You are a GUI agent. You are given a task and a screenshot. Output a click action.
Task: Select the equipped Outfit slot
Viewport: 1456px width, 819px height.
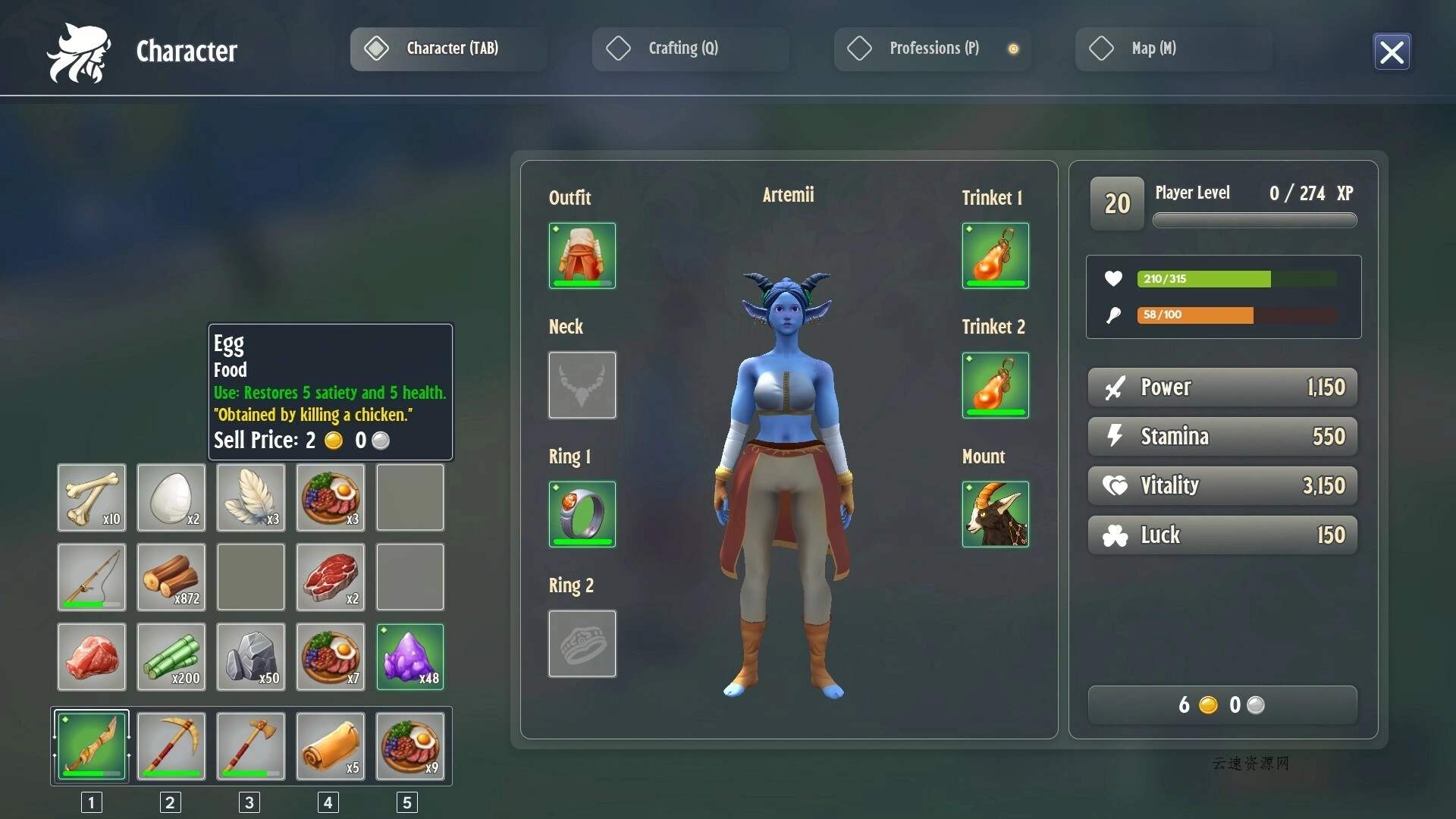pos(582,256)
